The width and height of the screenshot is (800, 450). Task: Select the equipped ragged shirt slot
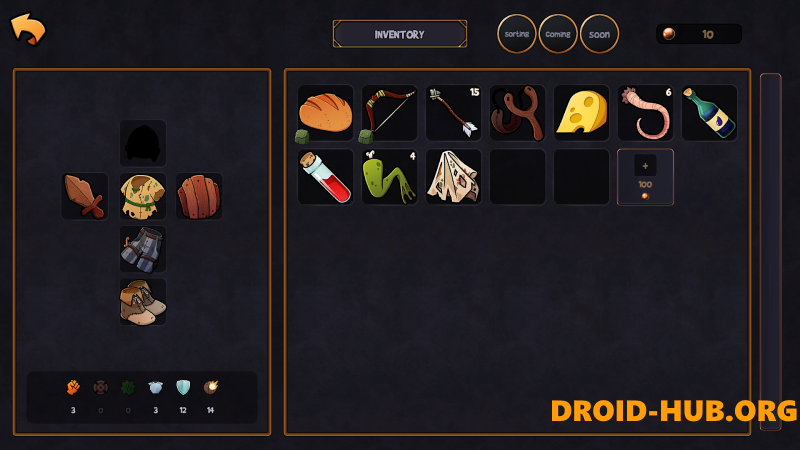click(x=143, y=196)
